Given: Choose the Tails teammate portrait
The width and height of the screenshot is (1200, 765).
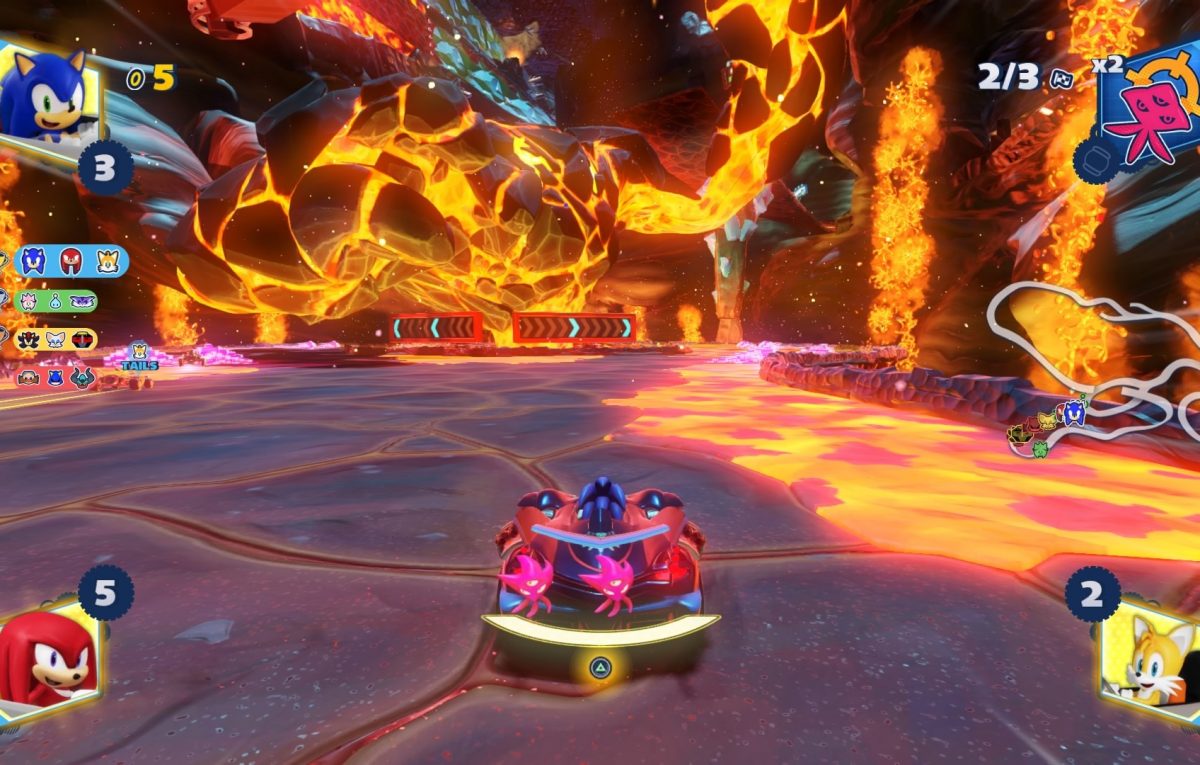Looking at the screenshot, I should tap(1150, 655).
